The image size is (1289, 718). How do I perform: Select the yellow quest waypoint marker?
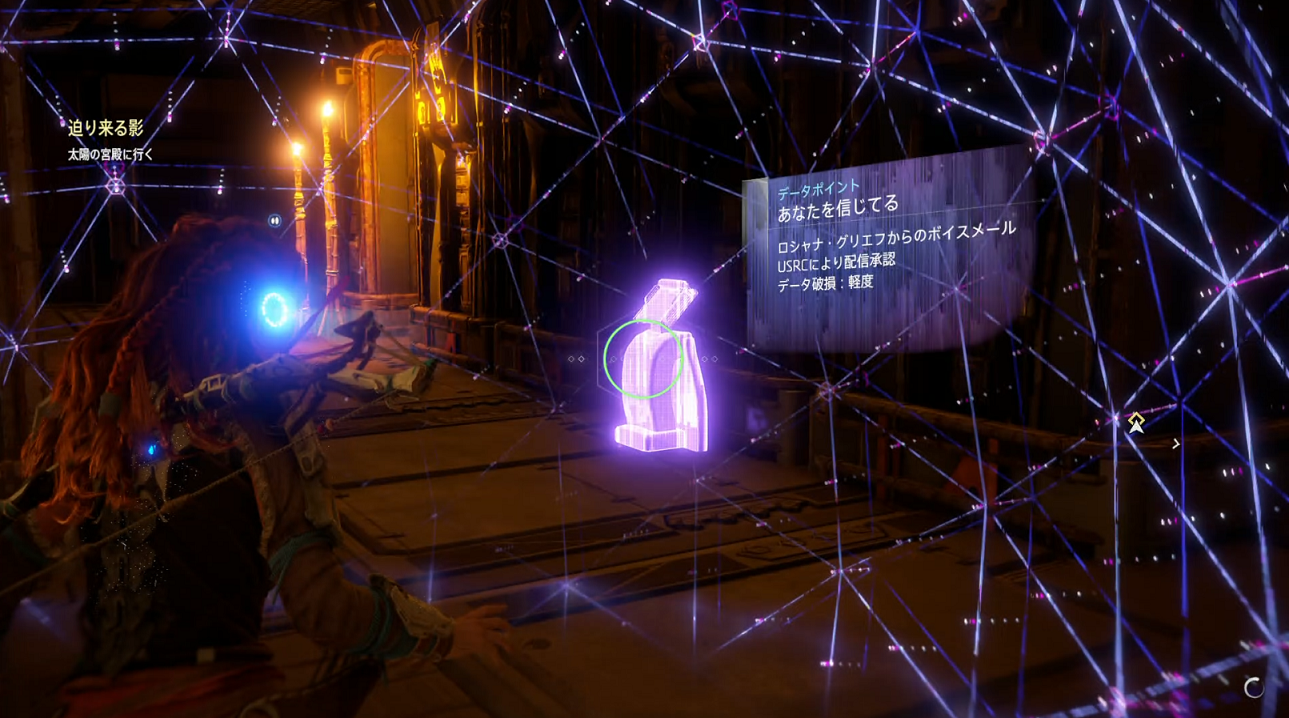point(1136,422)
